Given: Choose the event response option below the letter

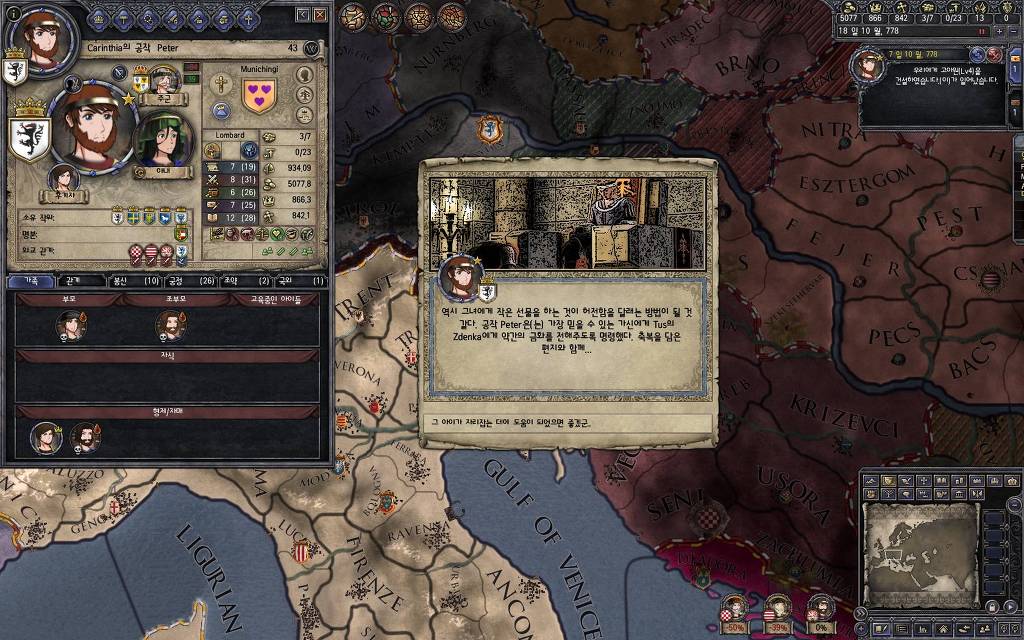Looking at the screenshot, I should 566,423.
